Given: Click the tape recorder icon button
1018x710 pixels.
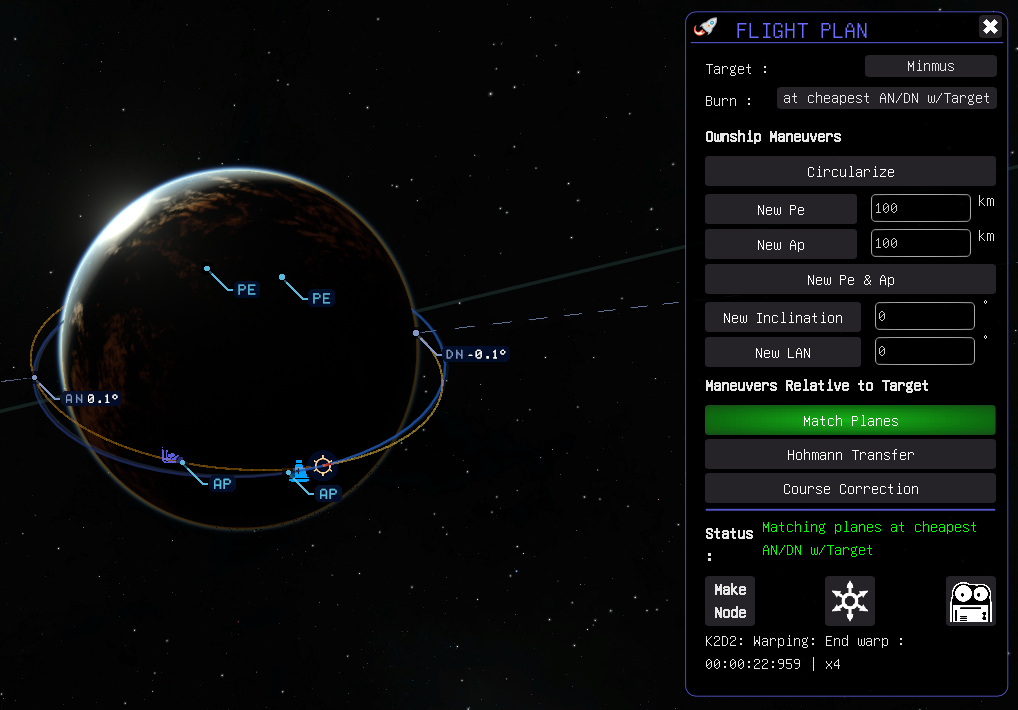Looking at the screenshot, I should (971, 601).
